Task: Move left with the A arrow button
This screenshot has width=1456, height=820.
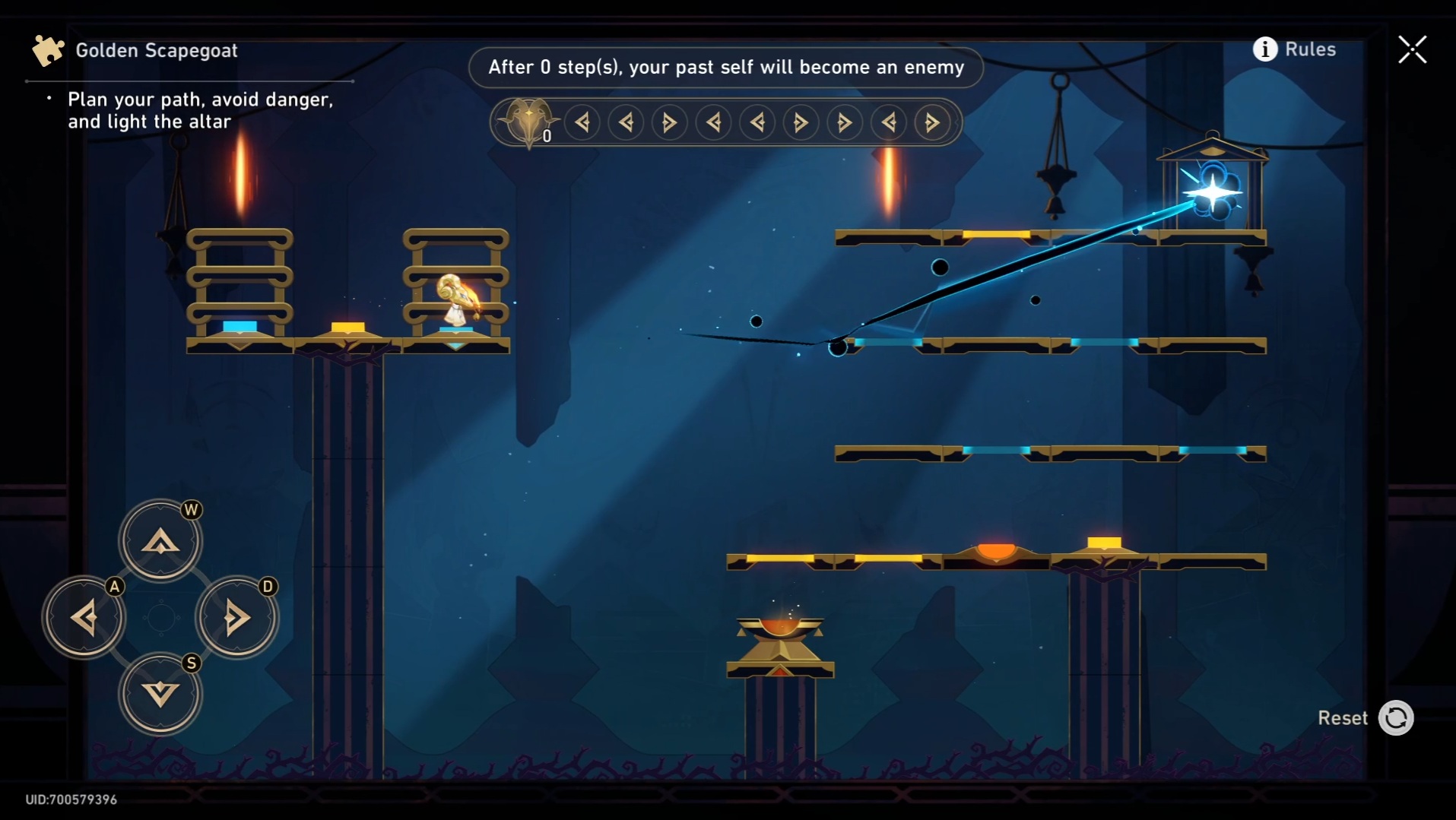Action: [x=84, y=617]
